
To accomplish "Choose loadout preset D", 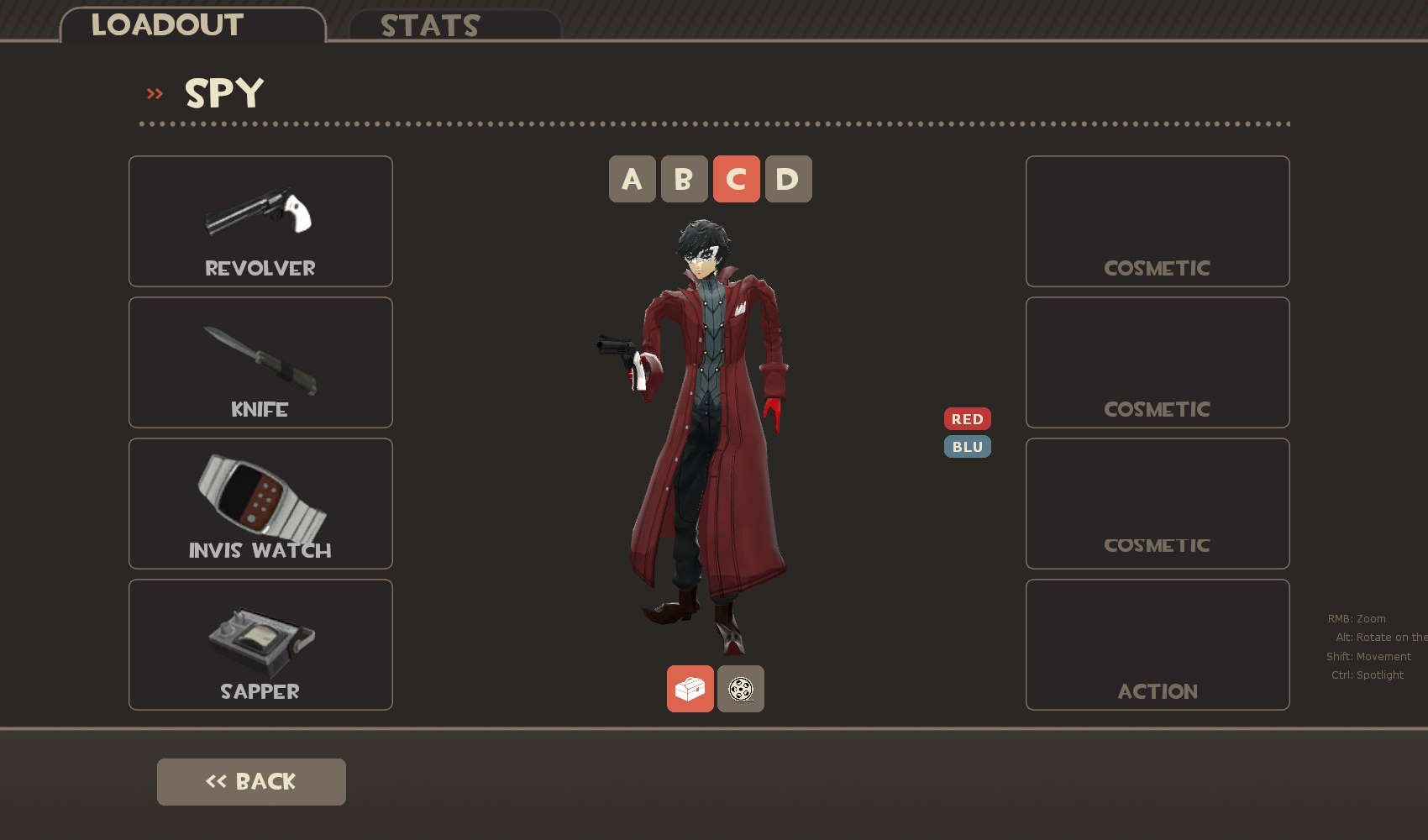I will tap(788, 179).
